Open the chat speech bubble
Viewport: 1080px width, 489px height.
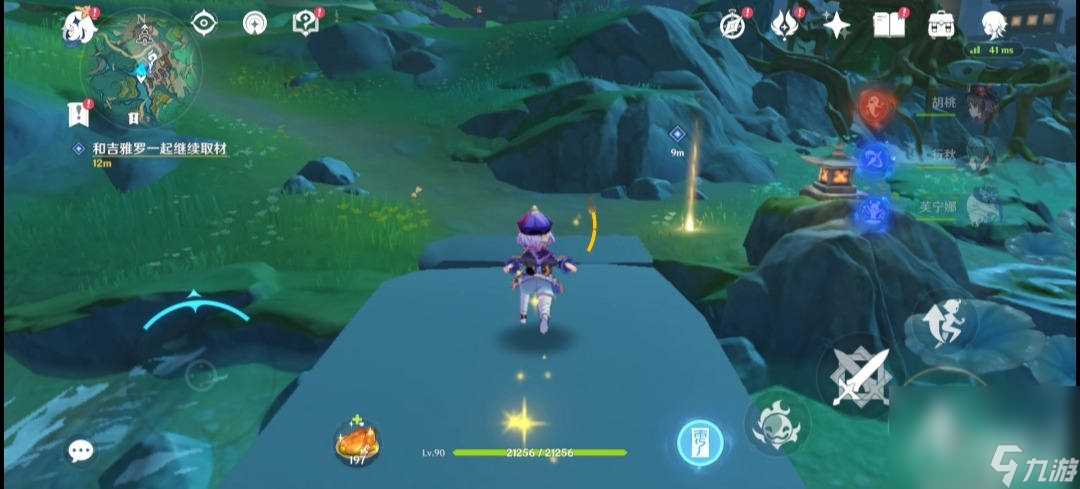pyautogui.click(x=81, y=451)
